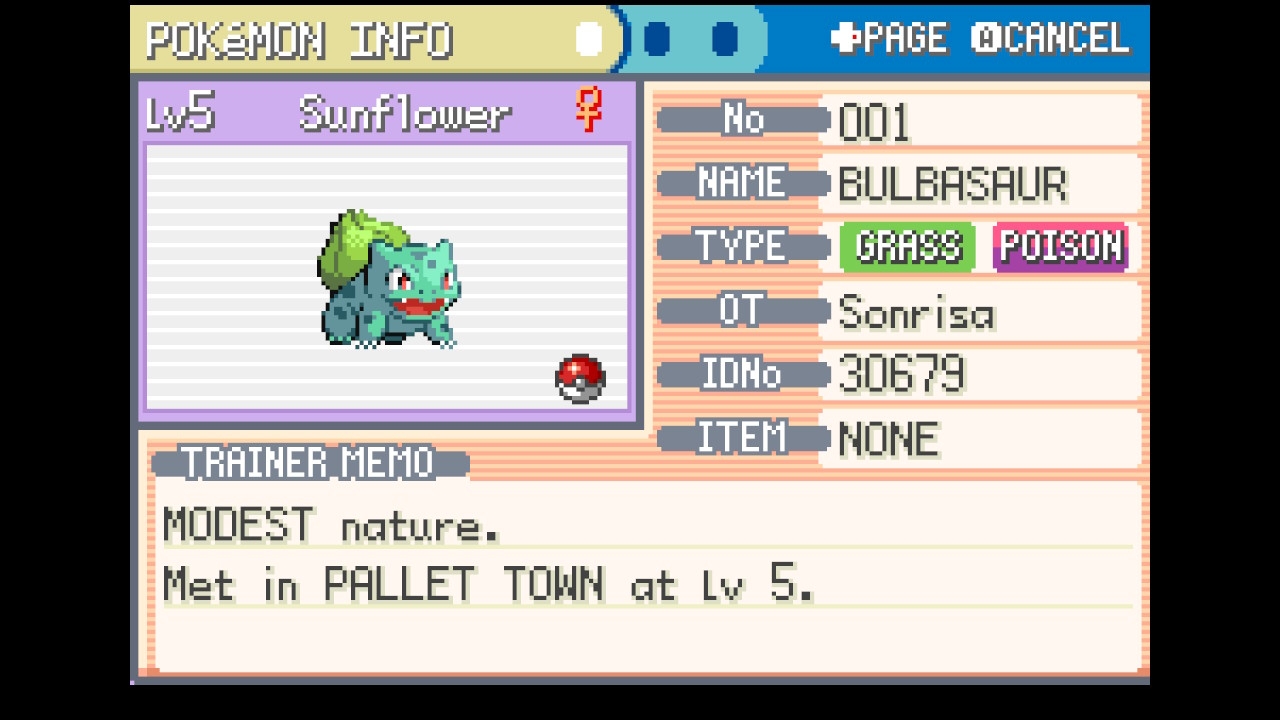This screenshot has height=720, width=1280.
Task: Select the white active page indicator dot
Action: [589, 40]
